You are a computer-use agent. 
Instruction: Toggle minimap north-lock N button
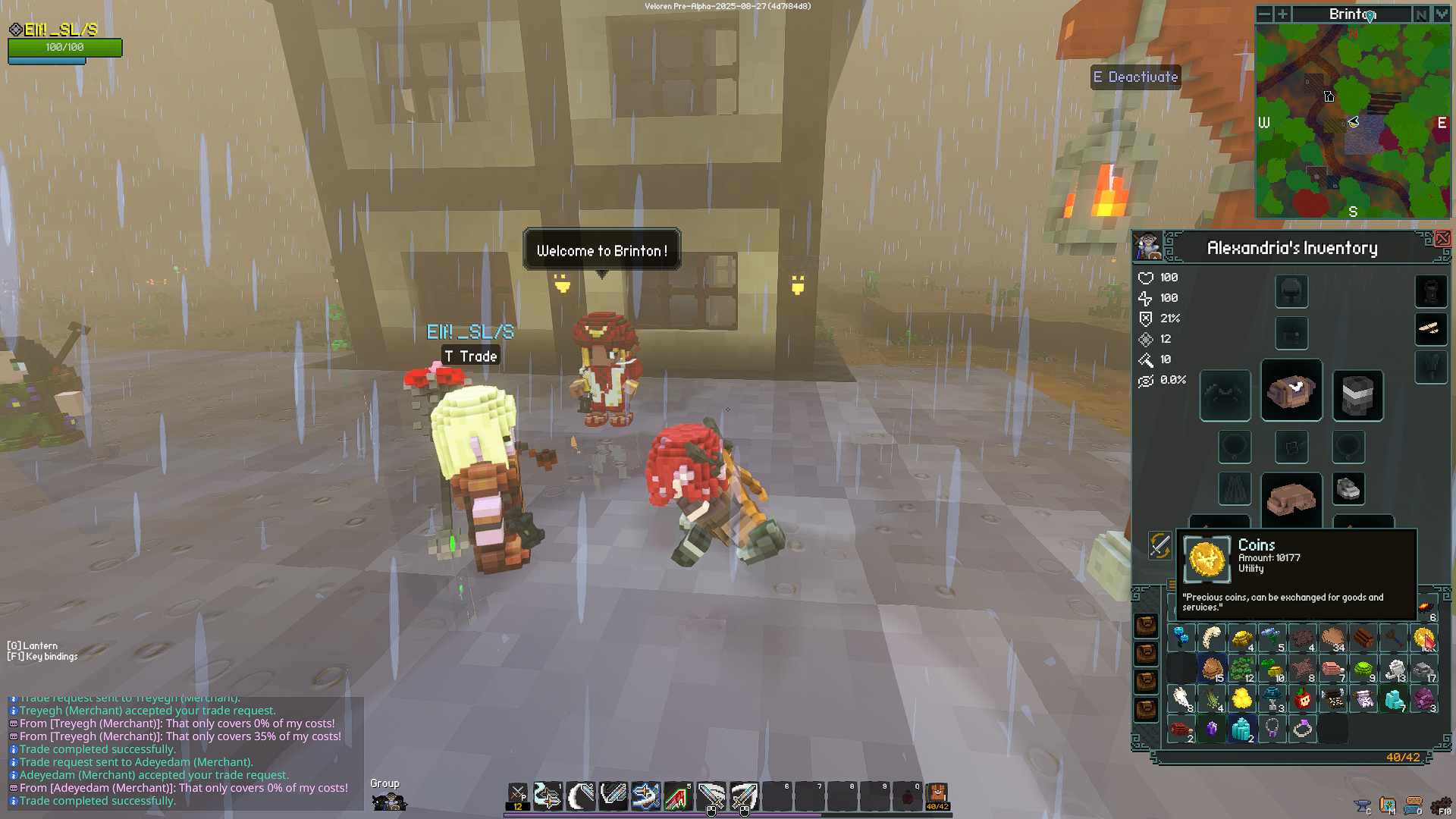[x=1421, y=14]
